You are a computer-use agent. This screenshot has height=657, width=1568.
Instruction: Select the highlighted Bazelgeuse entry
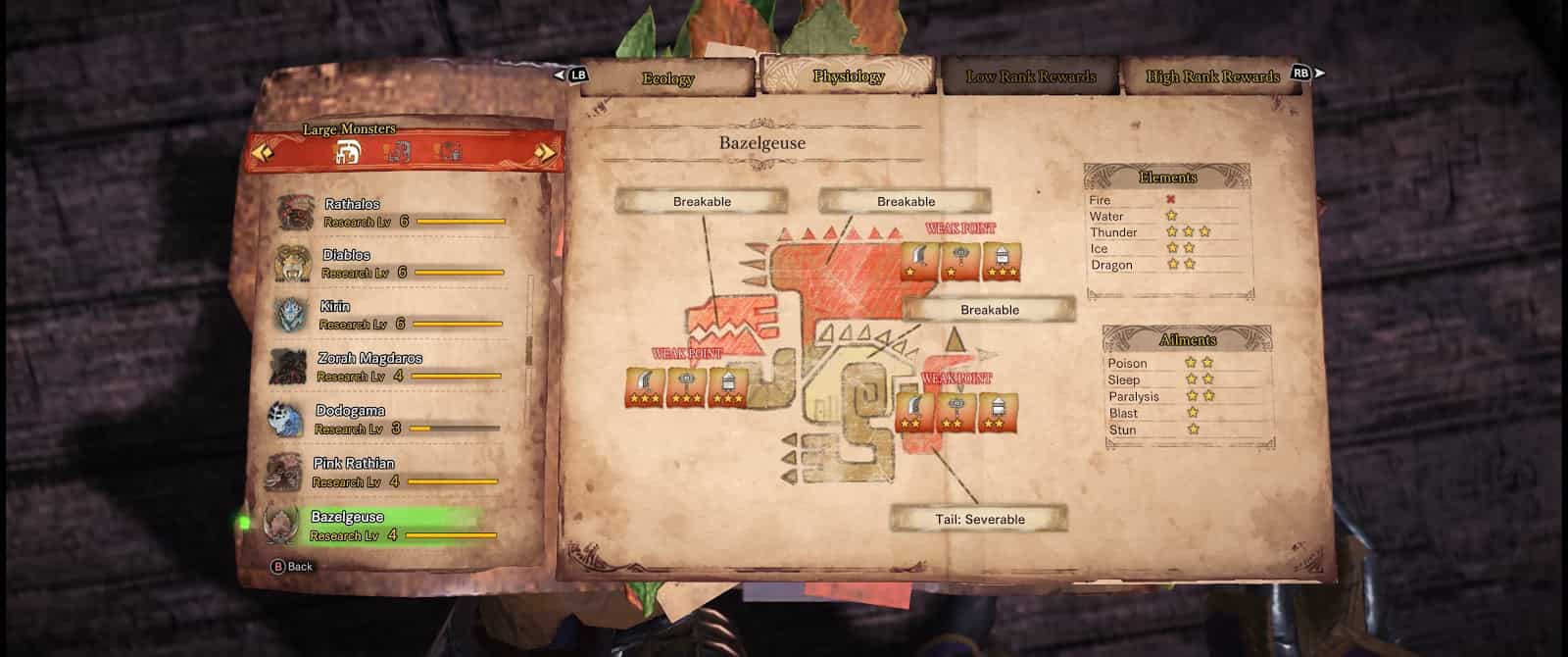(x=380, y=526)
